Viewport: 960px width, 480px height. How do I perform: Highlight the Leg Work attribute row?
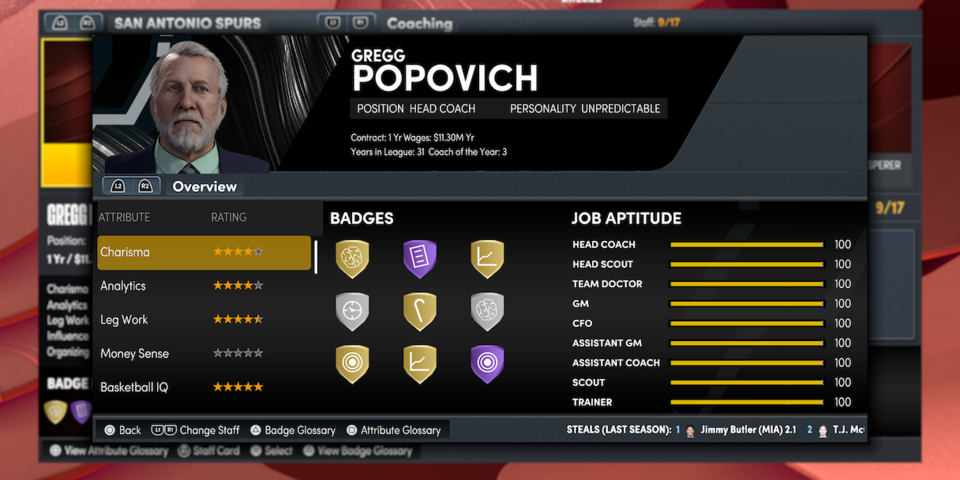click(204, 320)
